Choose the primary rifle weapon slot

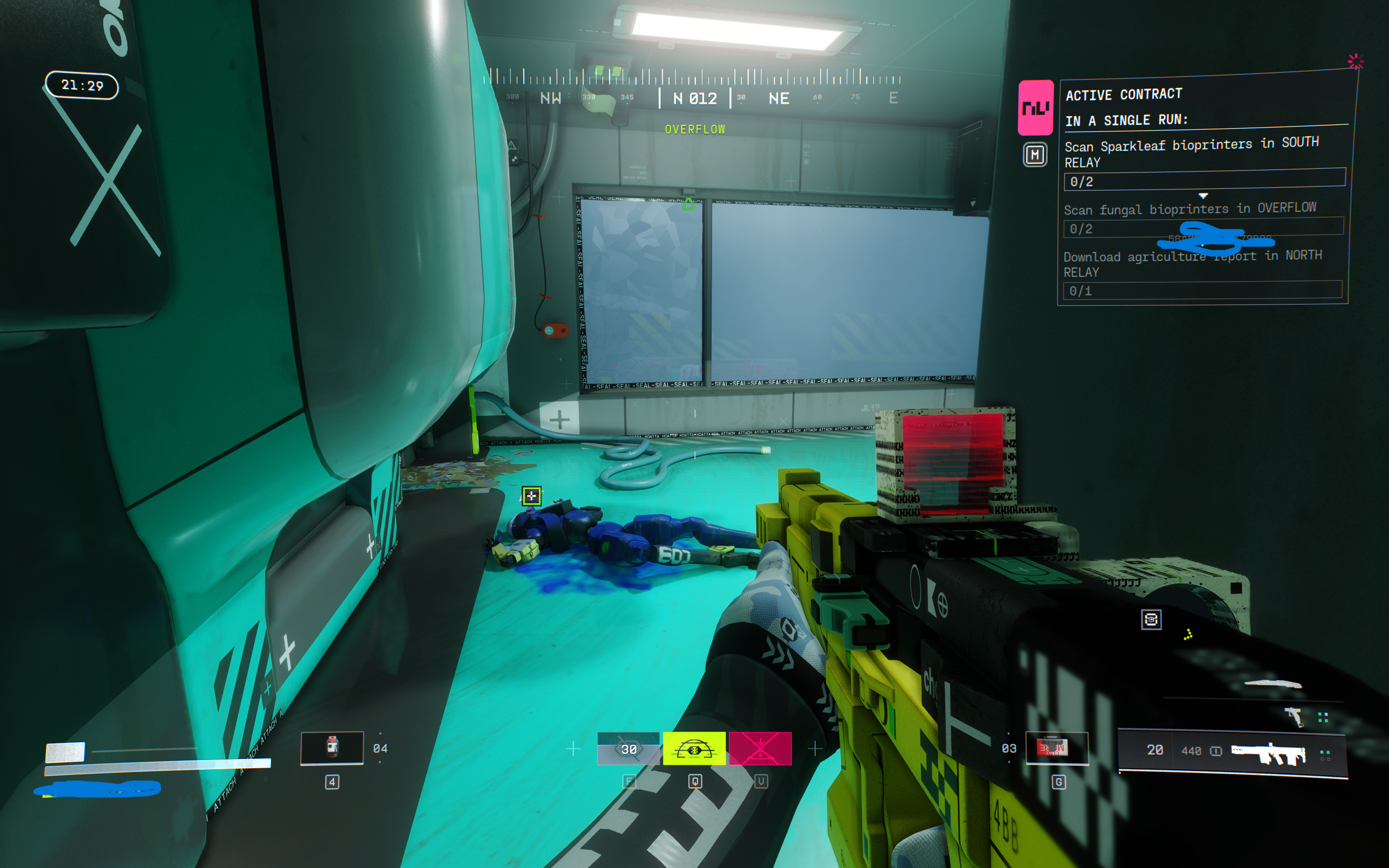1268,752
